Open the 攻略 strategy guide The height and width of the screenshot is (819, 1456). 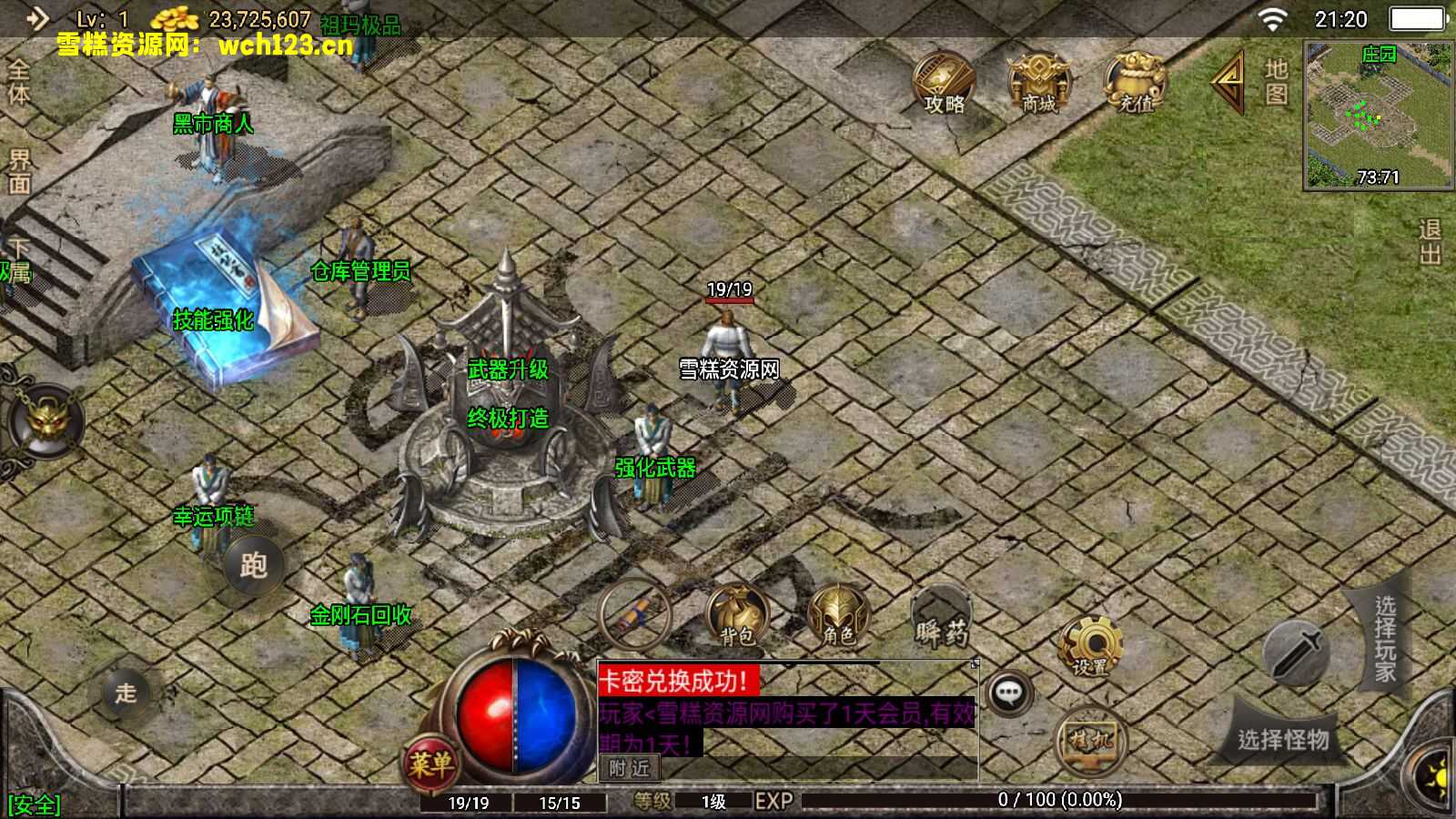pos(945,83)
